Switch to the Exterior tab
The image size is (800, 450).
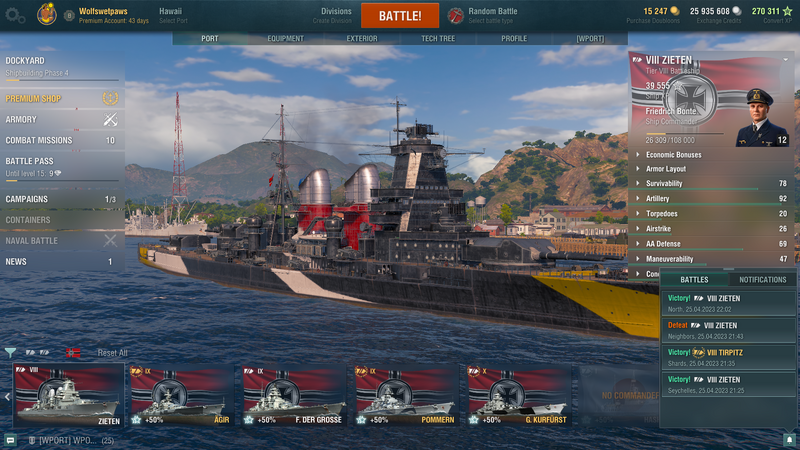pyautogui.click(x=362, y=39)
